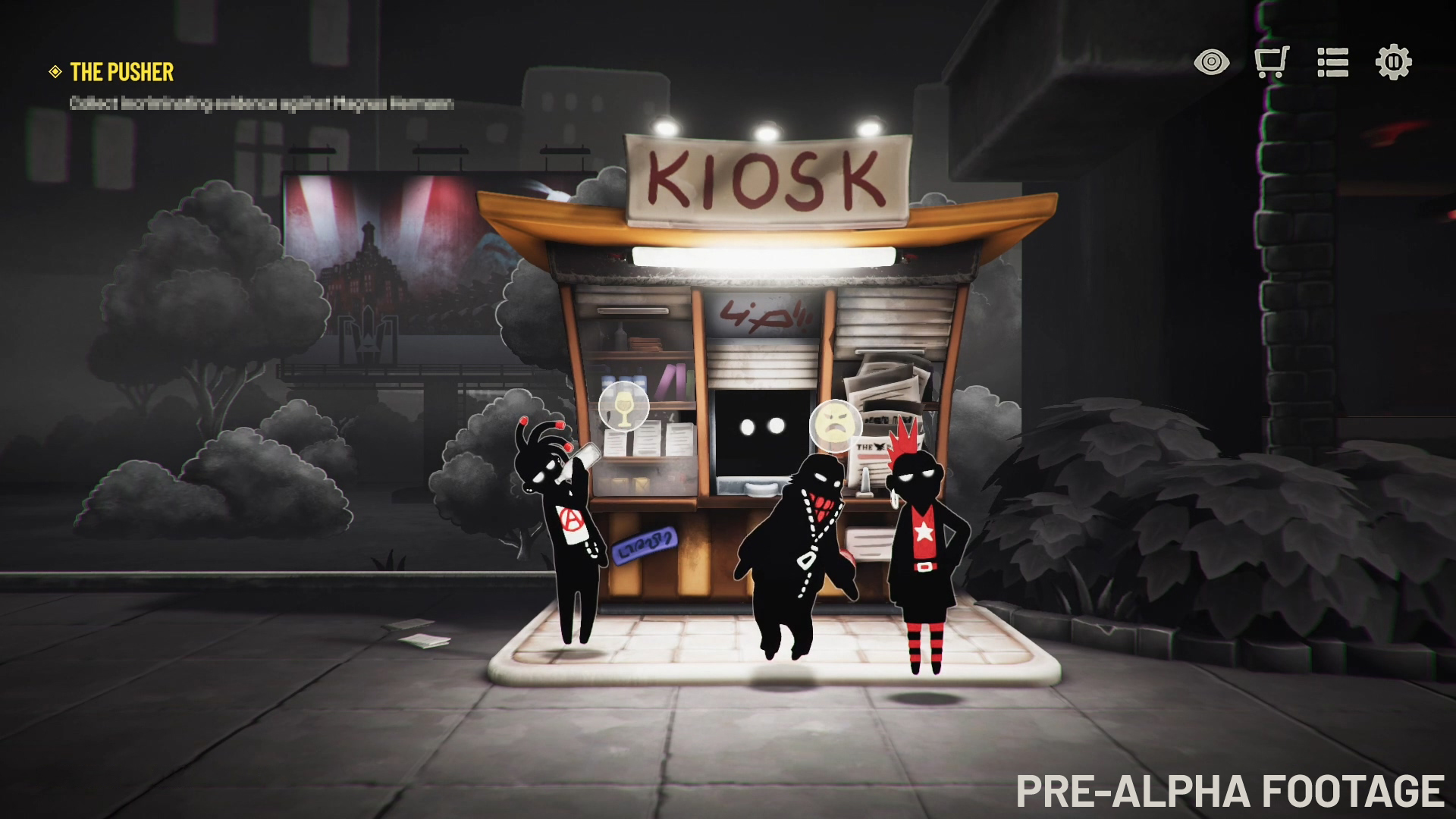Click the yellow diamond quest marker

(x=54, y=74)
